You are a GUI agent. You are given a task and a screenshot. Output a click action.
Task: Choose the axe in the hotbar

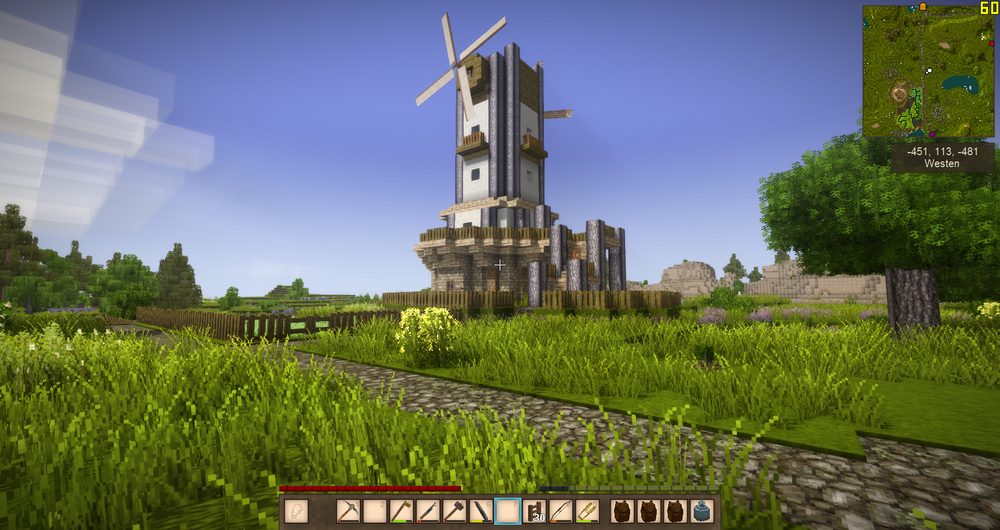[402, 512]
